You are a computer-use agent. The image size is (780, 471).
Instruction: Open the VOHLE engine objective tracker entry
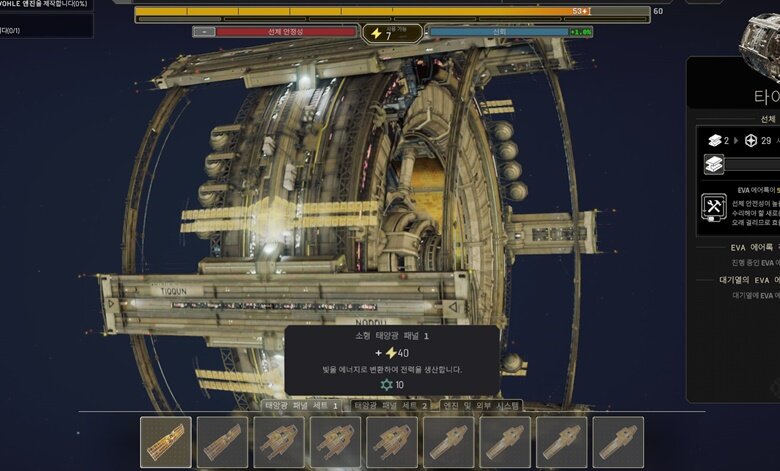[x=45, y=5]
